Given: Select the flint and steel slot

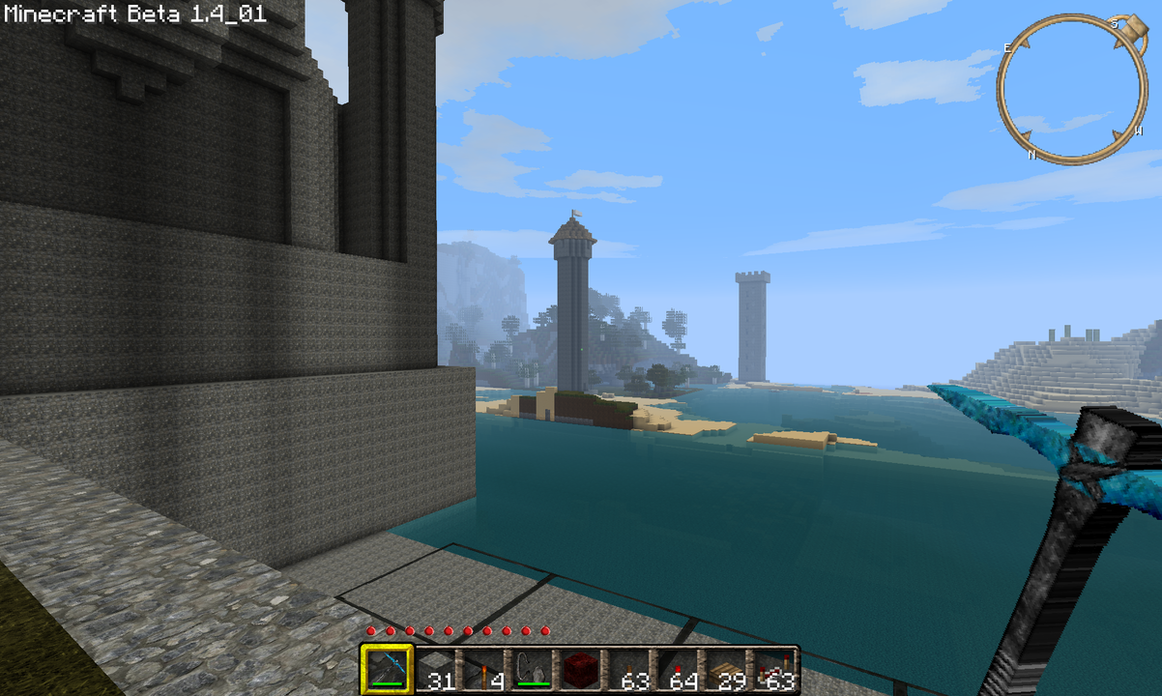Looking at the screenshot, I should tap(531, 669).
